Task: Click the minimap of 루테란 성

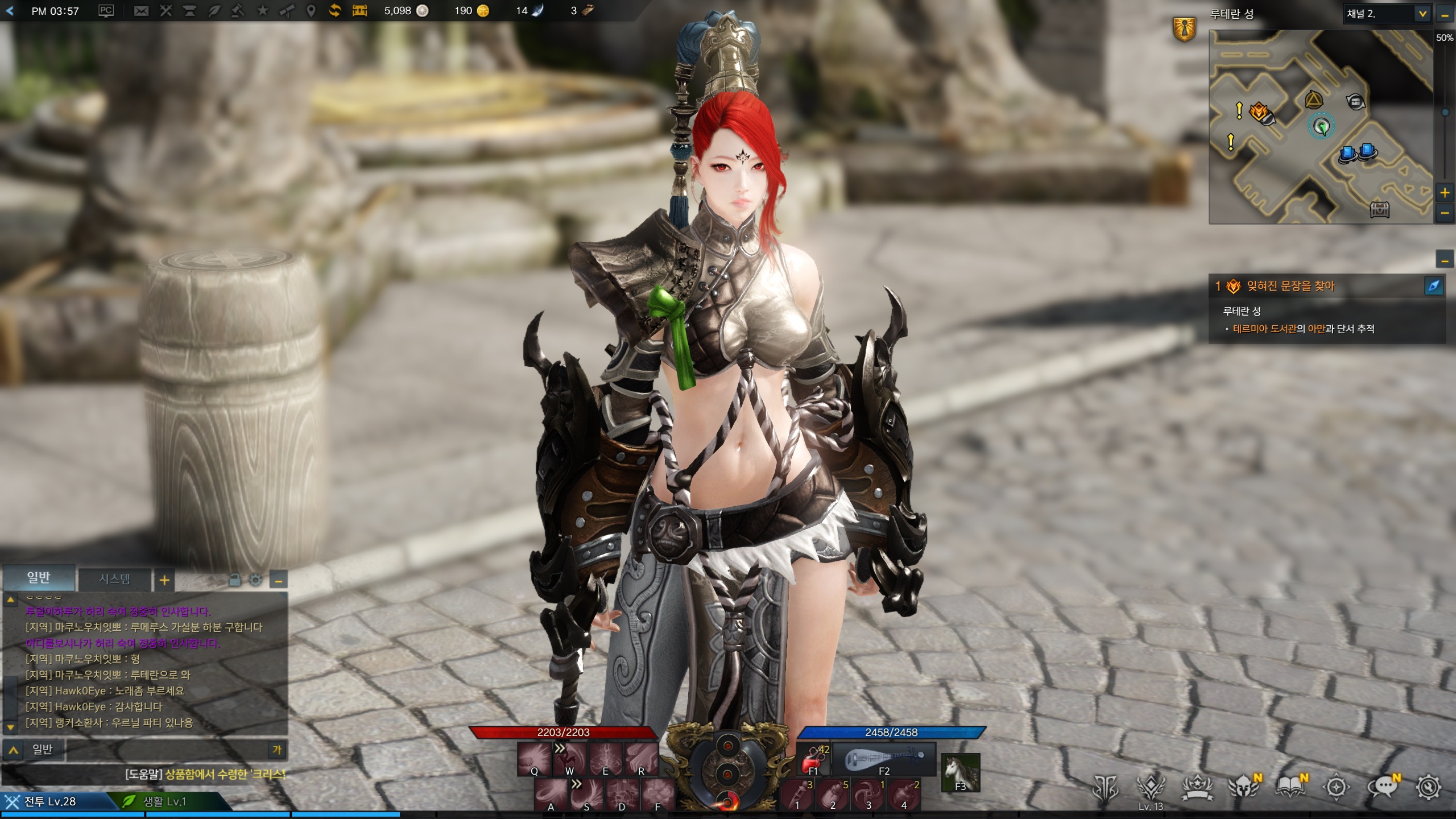Action: pos(1320,127)
